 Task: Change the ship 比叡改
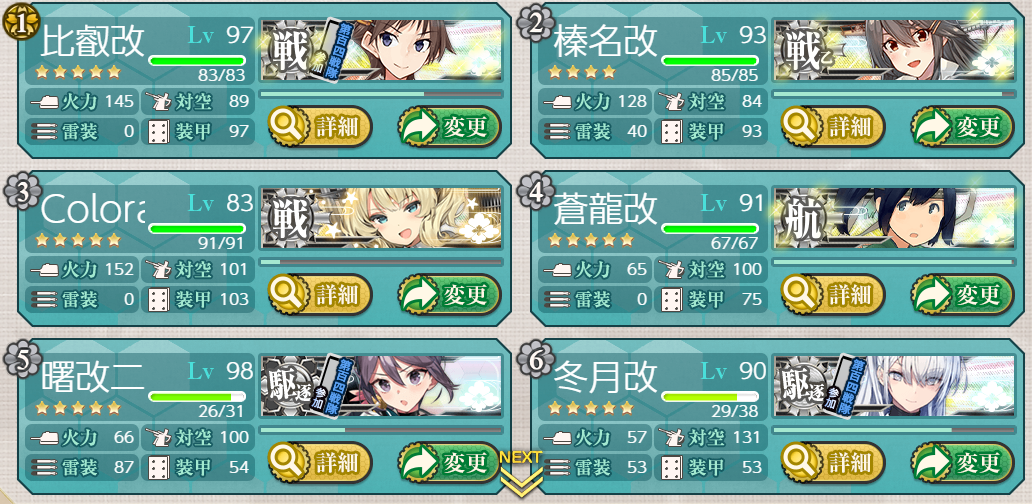click(449, 127)
